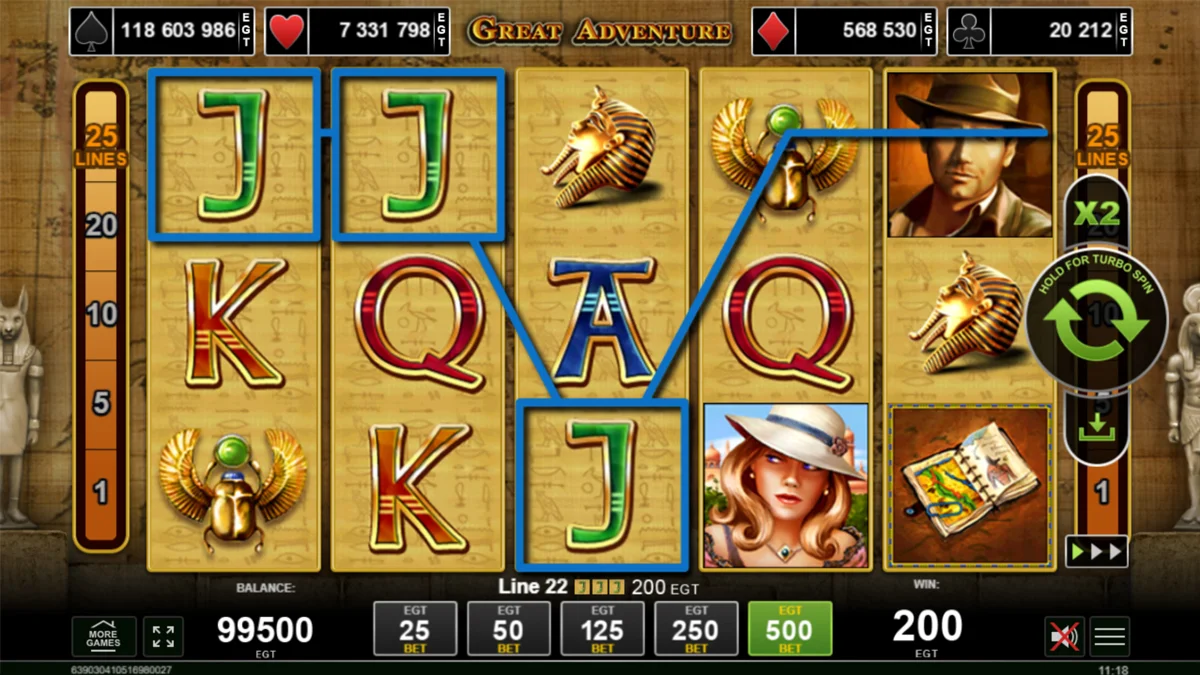Viewport: 1200px width, 675px height.
Task: Show the spade jackpot panel
Action: click(x=162, y=31)
